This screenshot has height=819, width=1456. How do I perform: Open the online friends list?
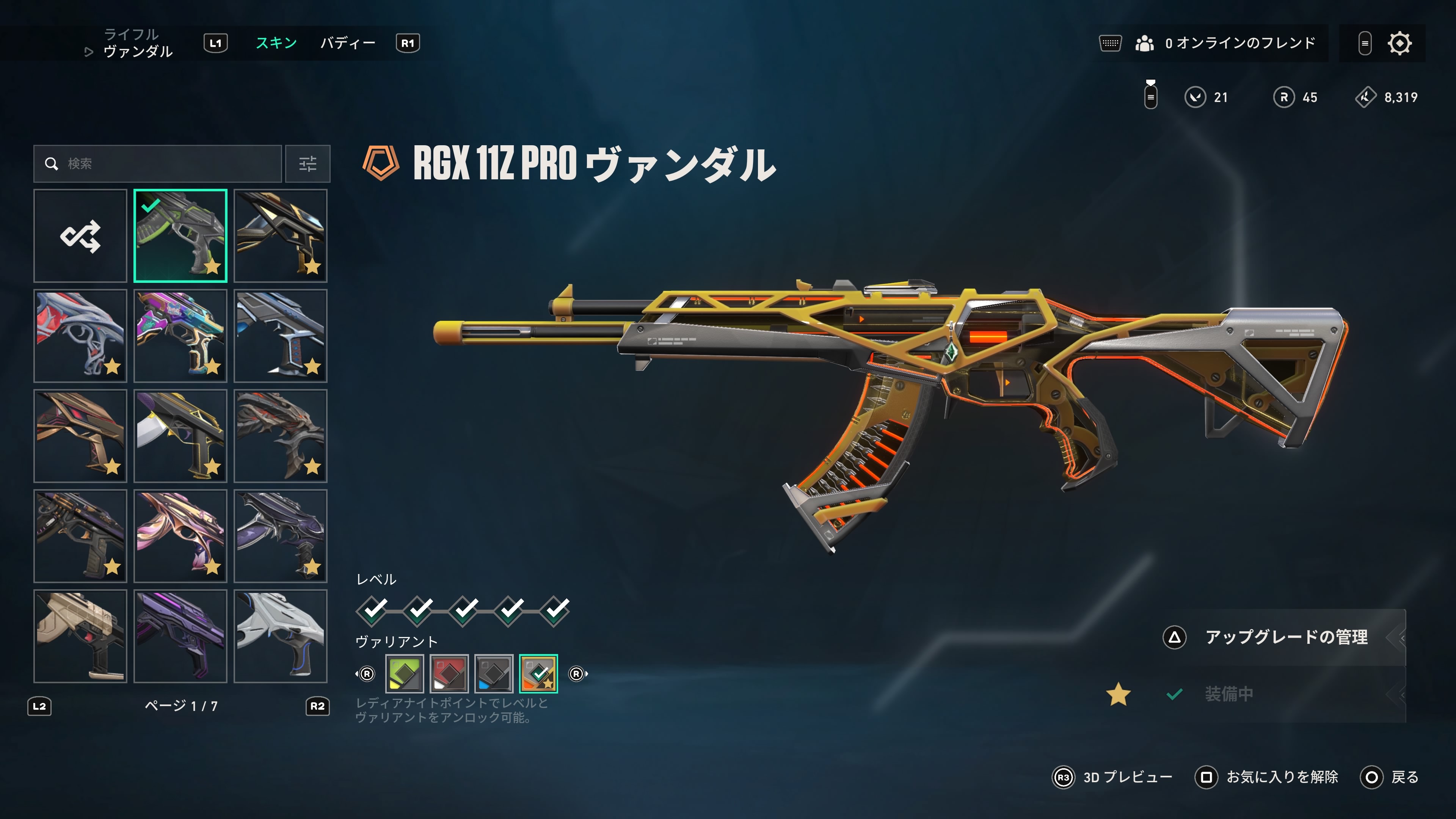coord(1225,43)
